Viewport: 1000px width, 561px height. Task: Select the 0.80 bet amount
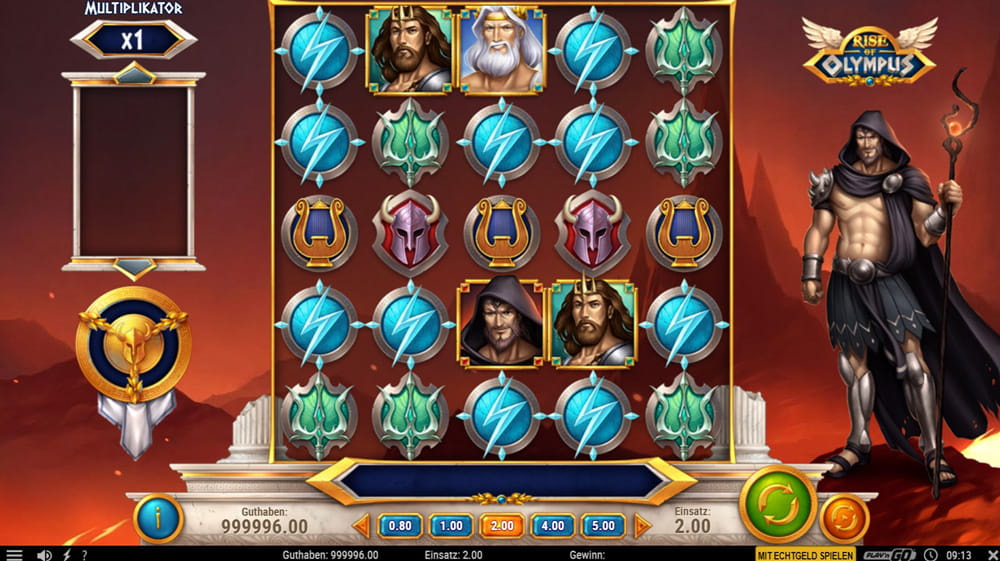point(400,525)
